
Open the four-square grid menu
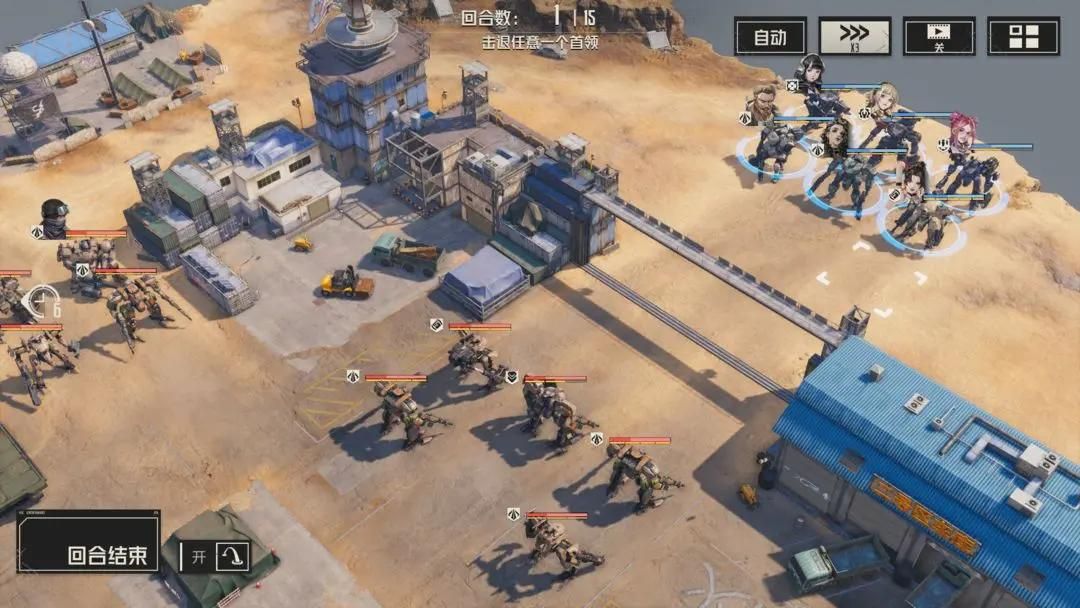(1023, 37)
